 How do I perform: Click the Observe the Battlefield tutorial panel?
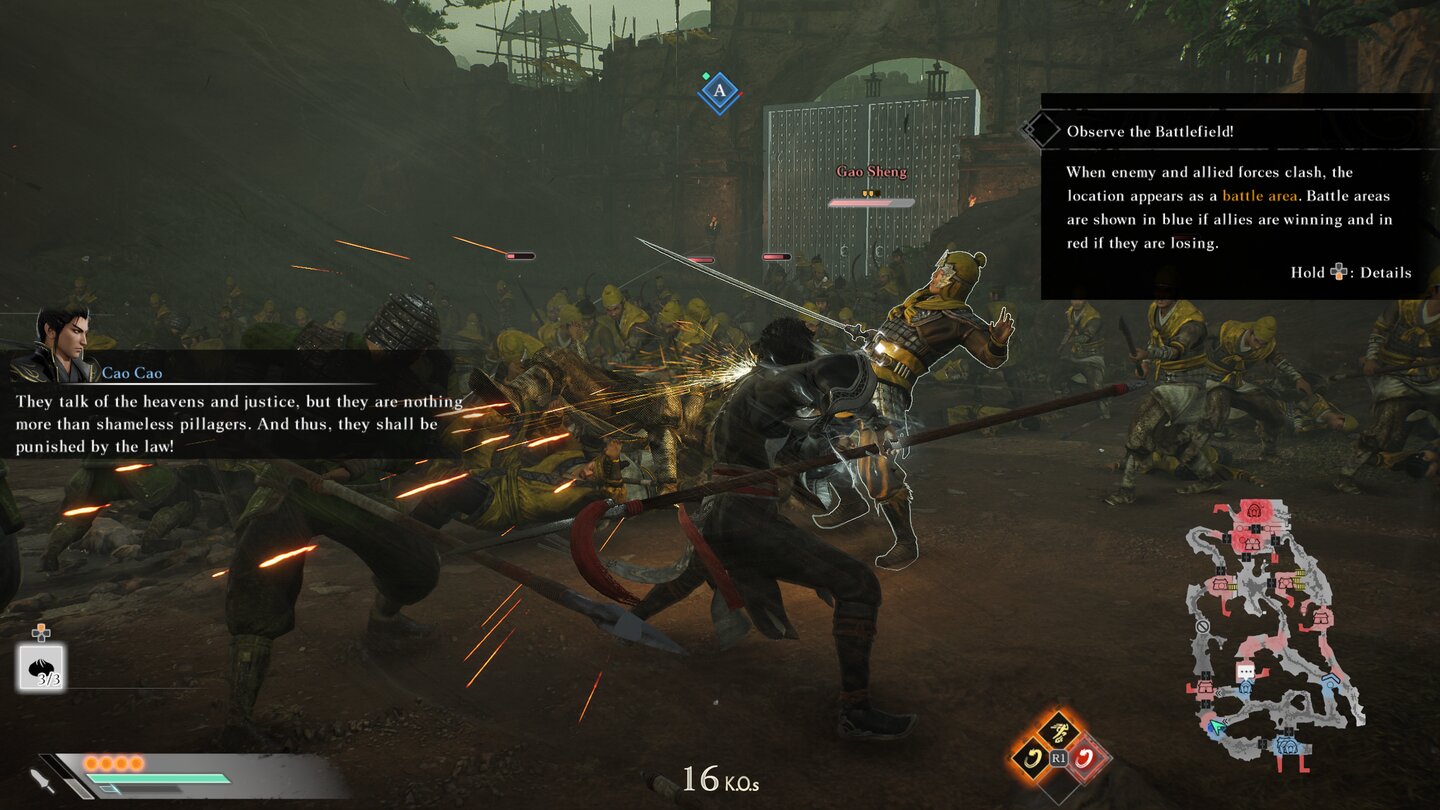coord(1238,197)
